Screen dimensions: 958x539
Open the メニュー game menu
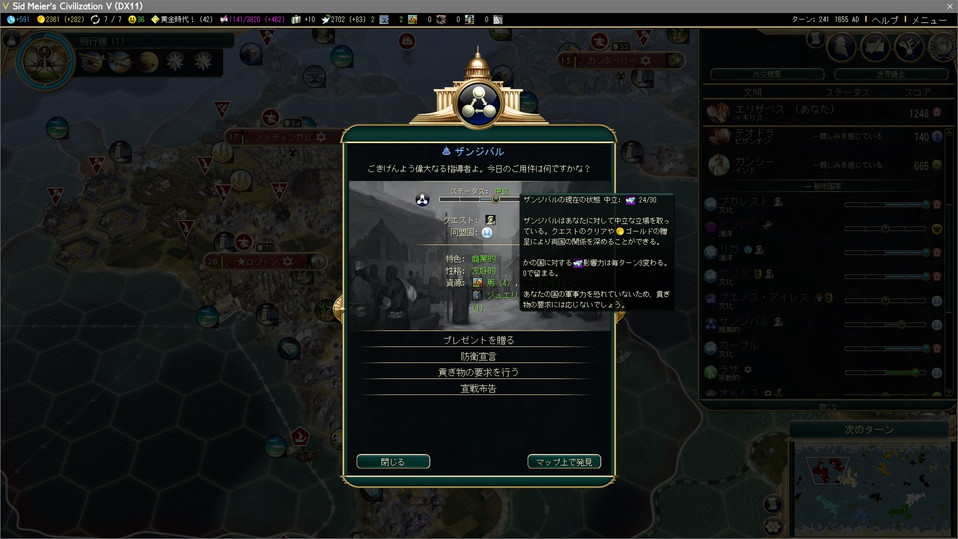point(929,20)
